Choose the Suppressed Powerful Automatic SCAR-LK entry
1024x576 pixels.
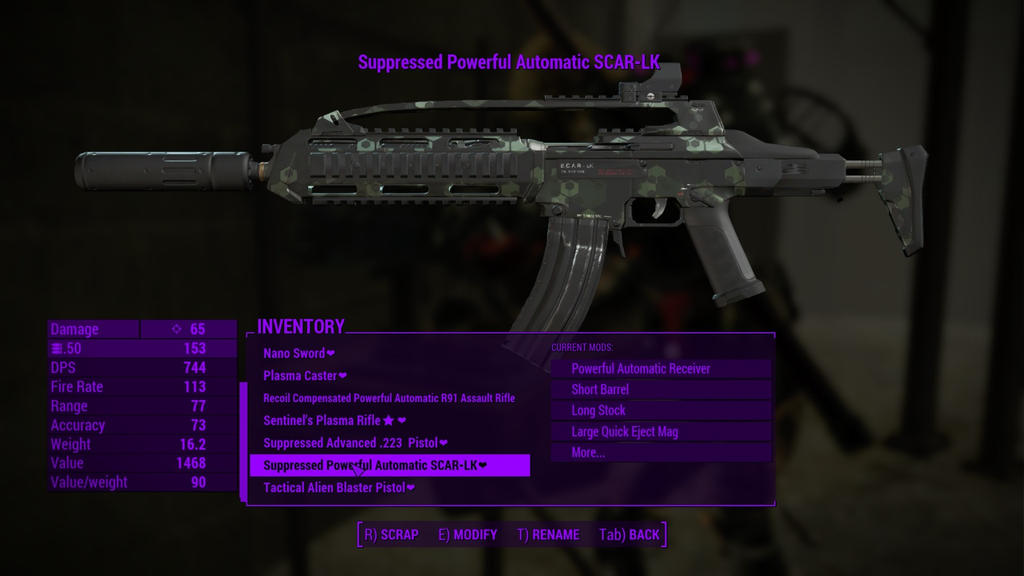pyautogui.click(x=375, y=465)
